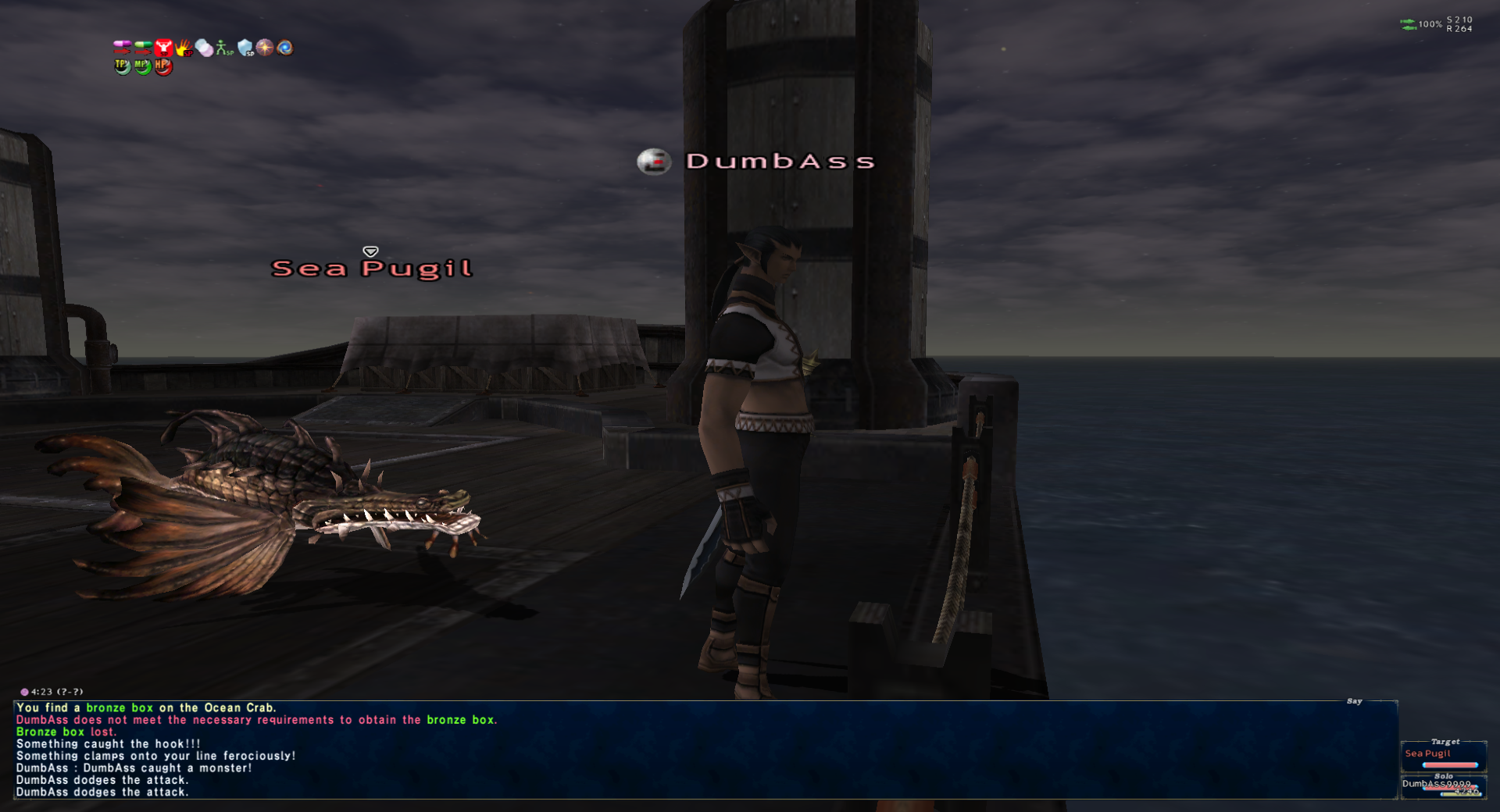Click the green MP status icon
Screen dimensions: 1500x812
pyautogui.click(x=142, y=66)
